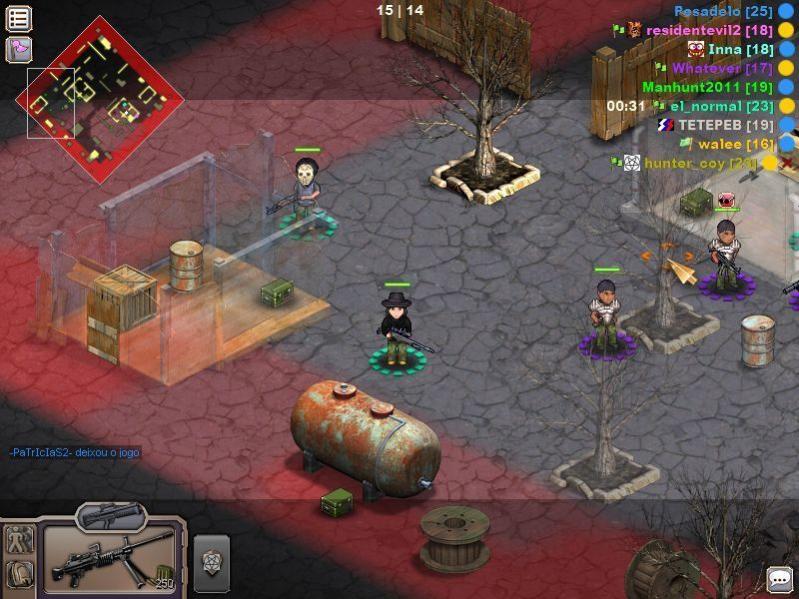Click the red X beside hunter_coy
Viewport: 799px width, 599px height.
coord(787,163)
